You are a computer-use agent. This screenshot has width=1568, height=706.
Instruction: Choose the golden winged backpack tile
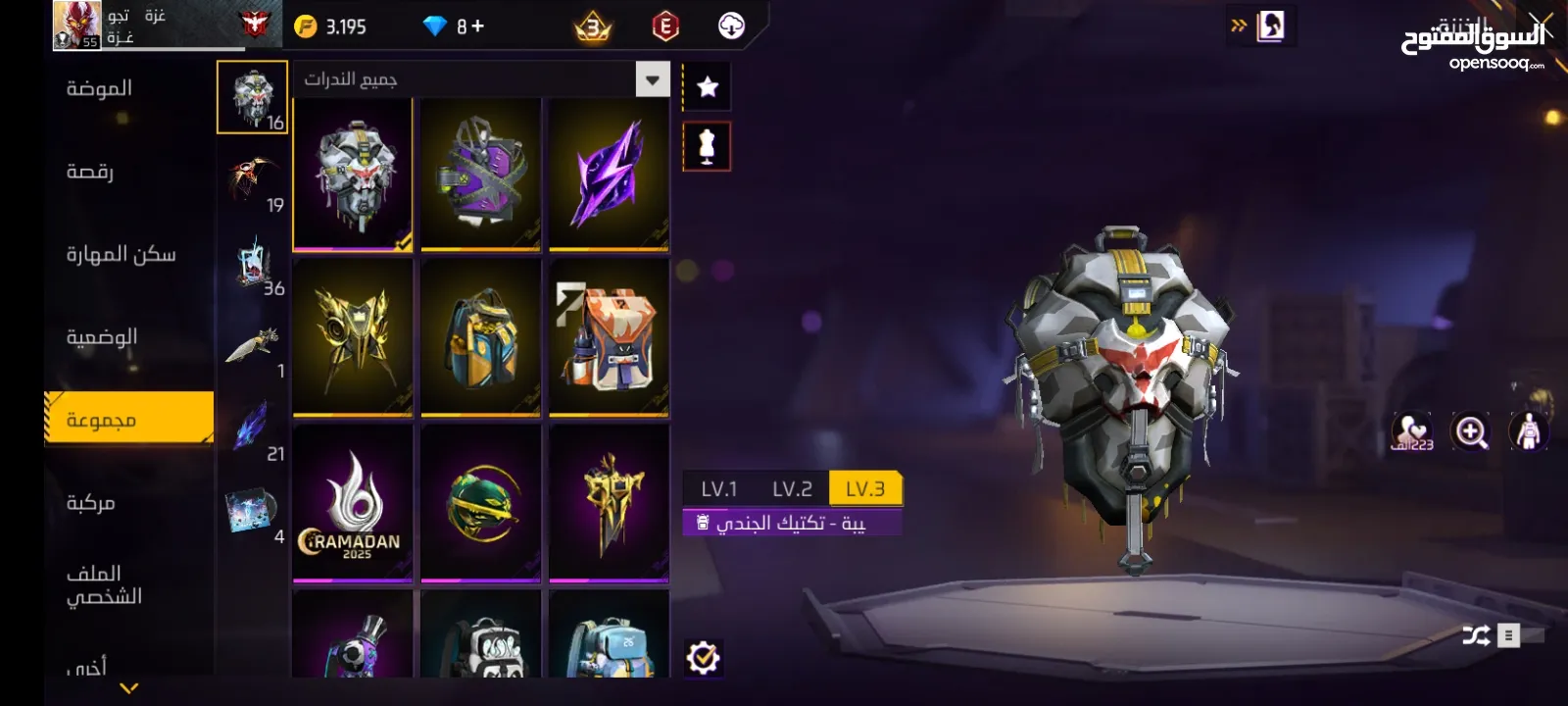point(353,337)
